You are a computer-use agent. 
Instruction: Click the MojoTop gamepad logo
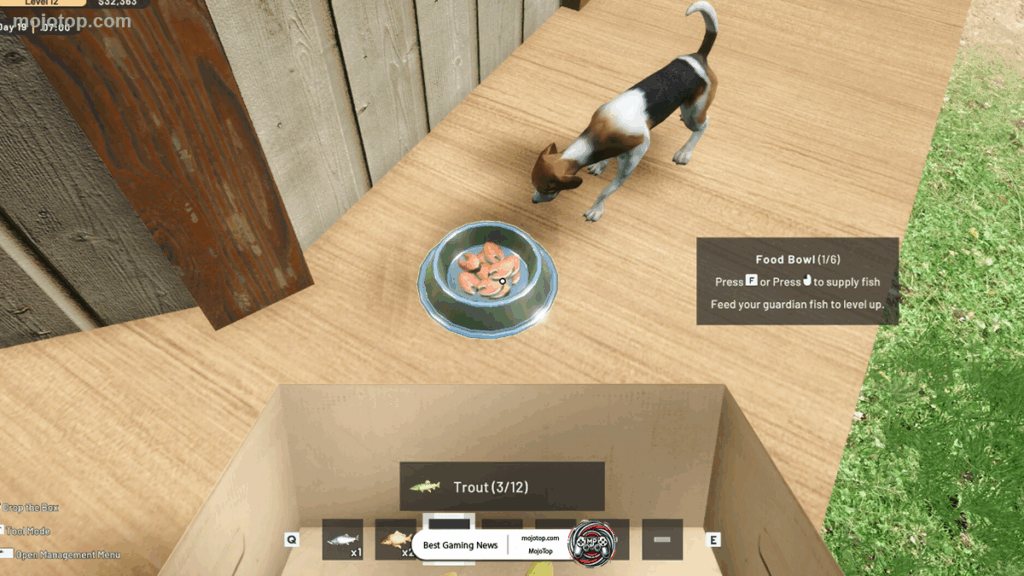590,543
